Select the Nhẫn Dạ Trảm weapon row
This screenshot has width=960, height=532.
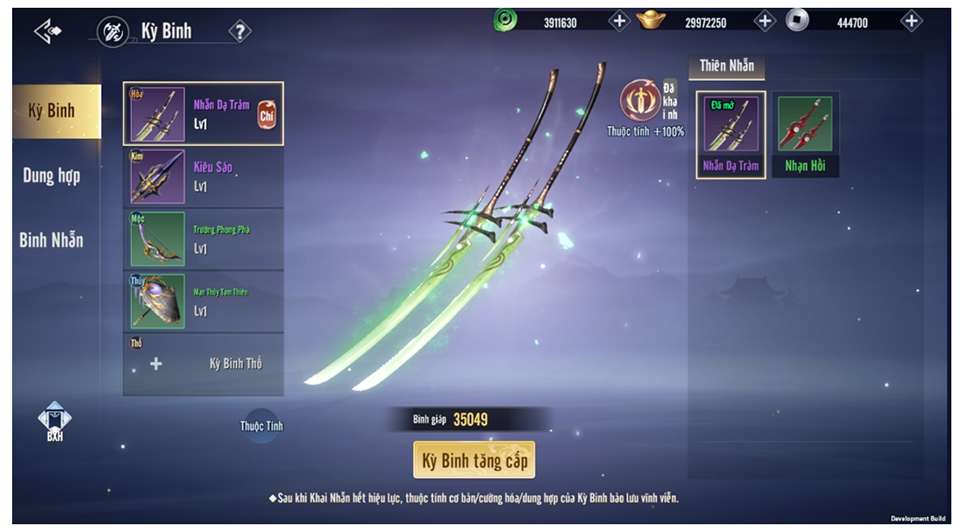203,114
